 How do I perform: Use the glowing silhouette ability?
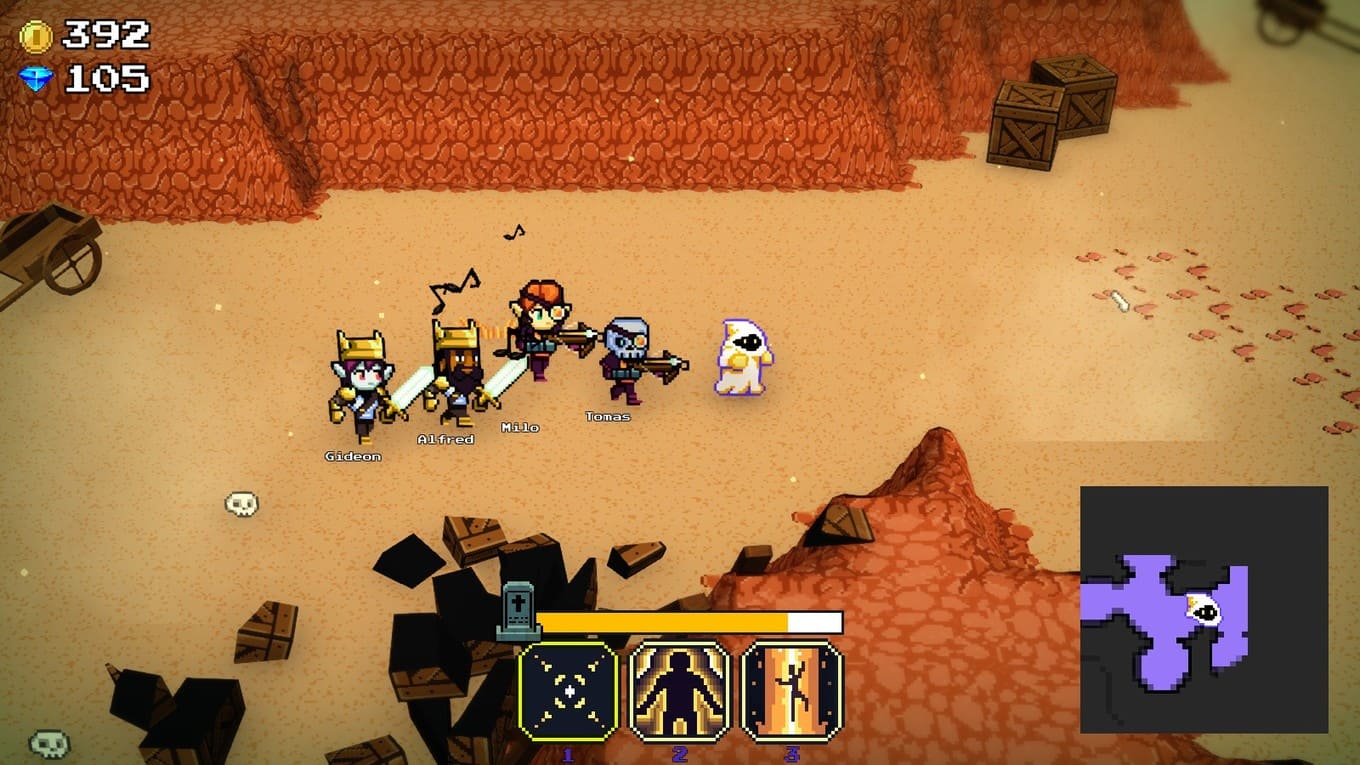[680, 691]
